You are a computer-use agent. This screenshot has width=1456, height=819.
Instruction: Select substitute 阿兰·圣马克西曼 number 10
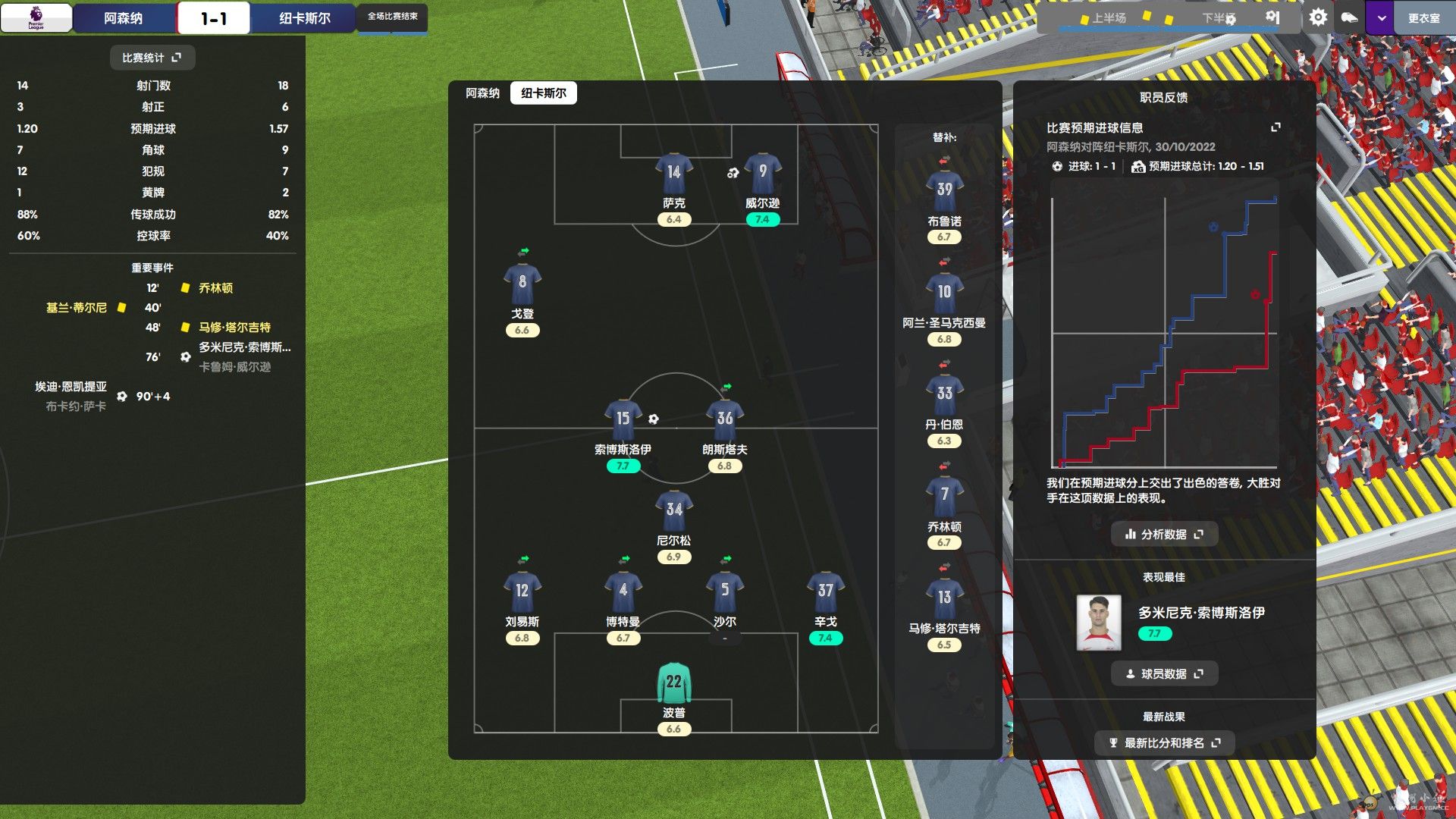944,294
